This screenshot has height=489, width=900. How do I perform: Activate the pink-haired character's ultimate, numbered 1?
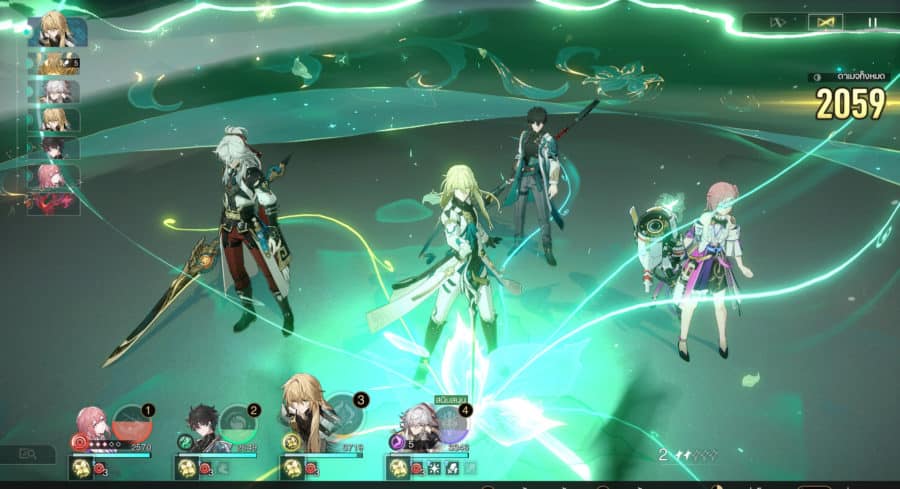(x=131, y=424)
